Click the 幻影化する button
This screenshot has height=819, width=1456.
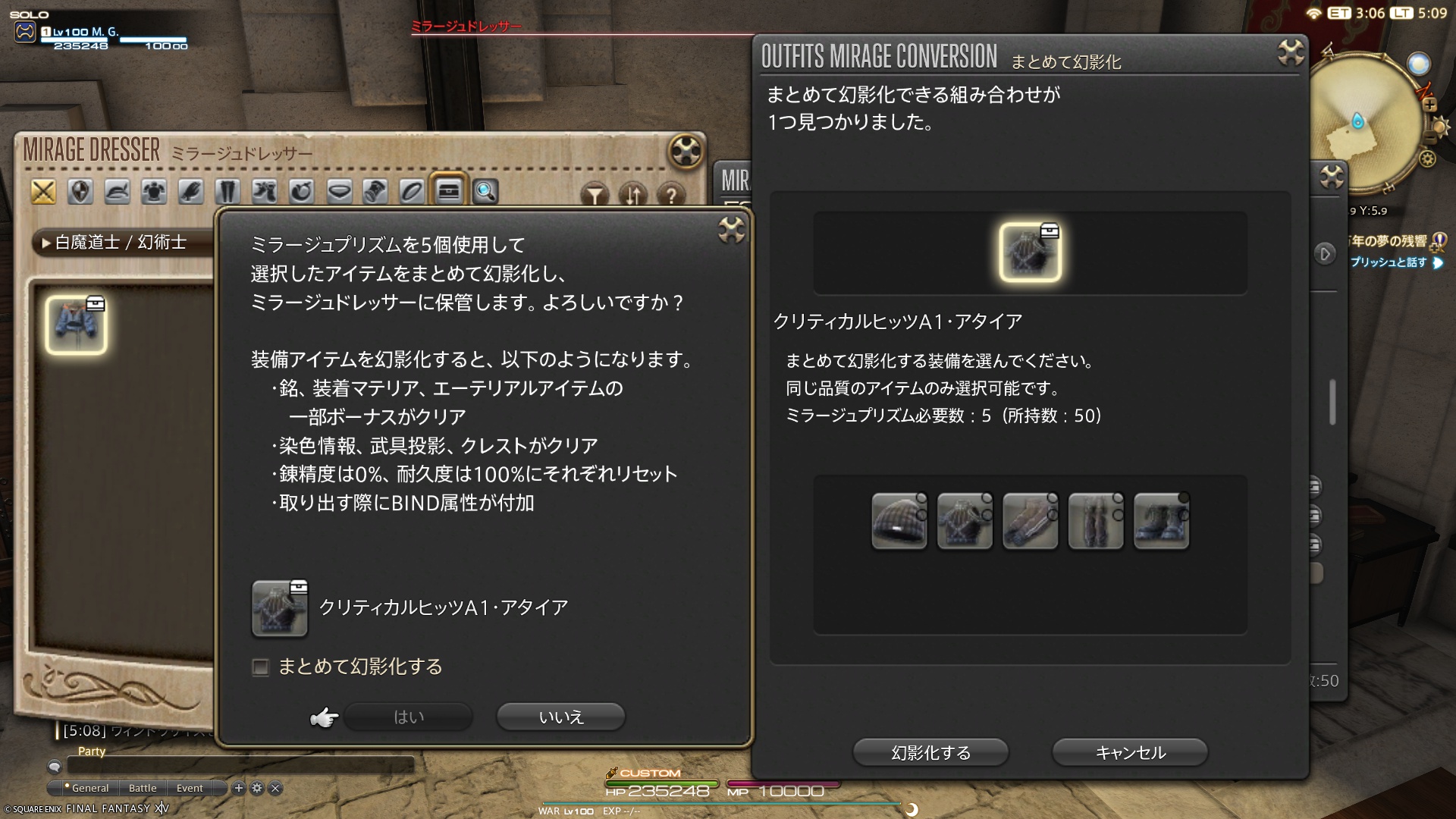point(930,752)
